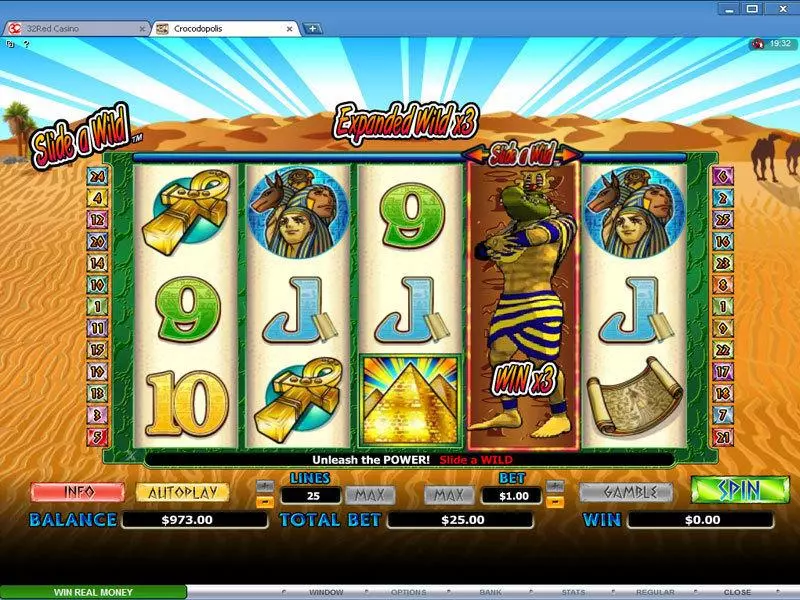Hit the green SPIN button
800x600 pixels.
[739, 491]
